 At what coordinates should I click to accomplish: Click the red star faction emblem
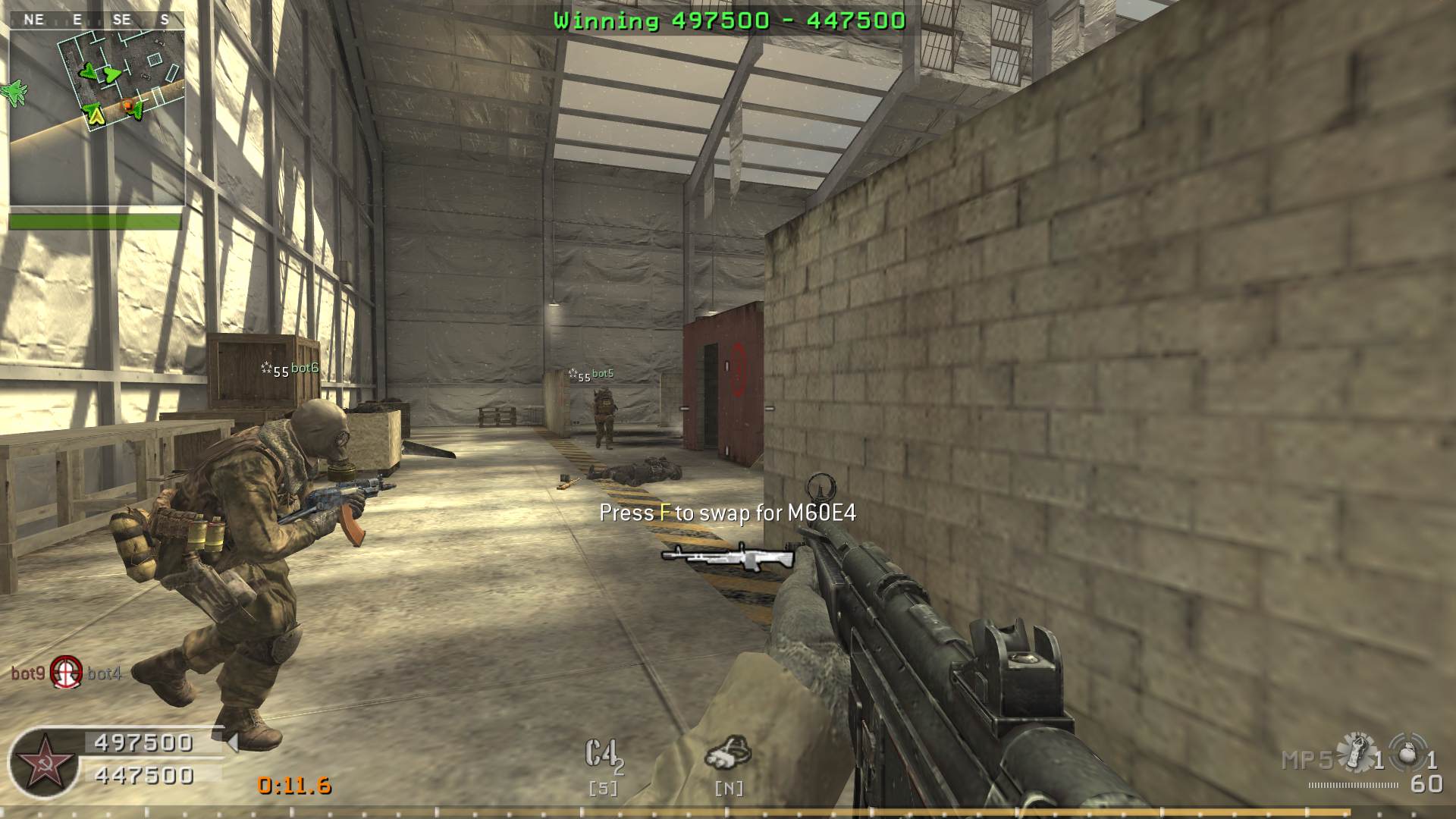pos(44,764)
